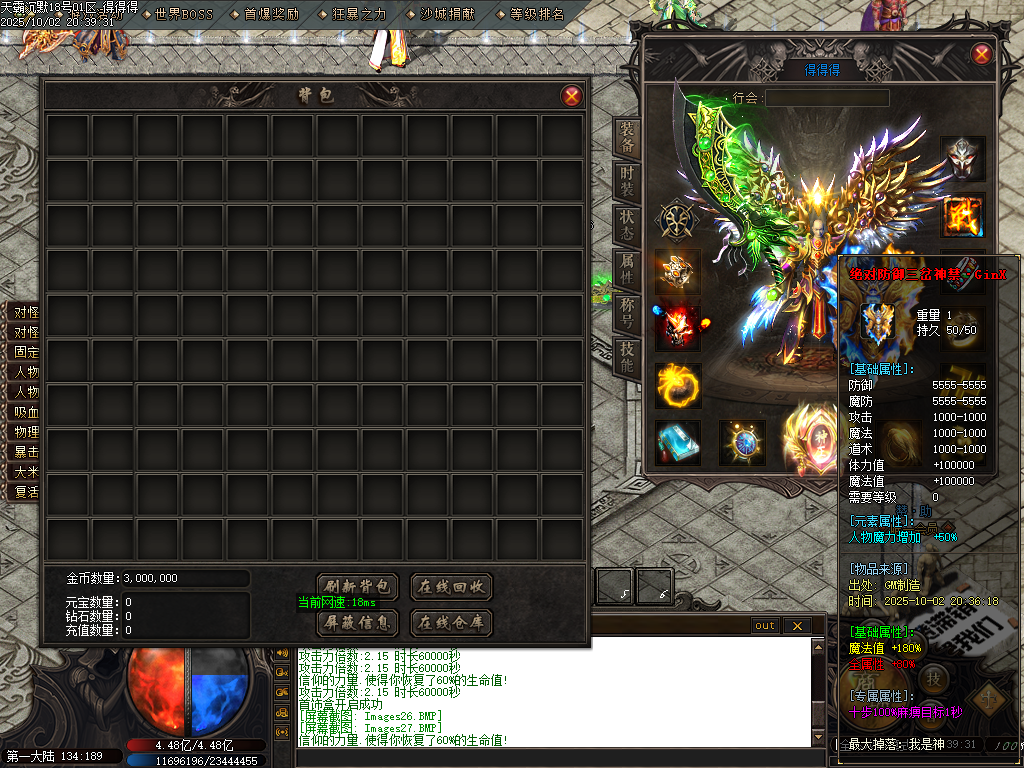Close the character equipment panel
Image resolution: width=1024 pixels, height=768 pixels.
coord(981,54)
